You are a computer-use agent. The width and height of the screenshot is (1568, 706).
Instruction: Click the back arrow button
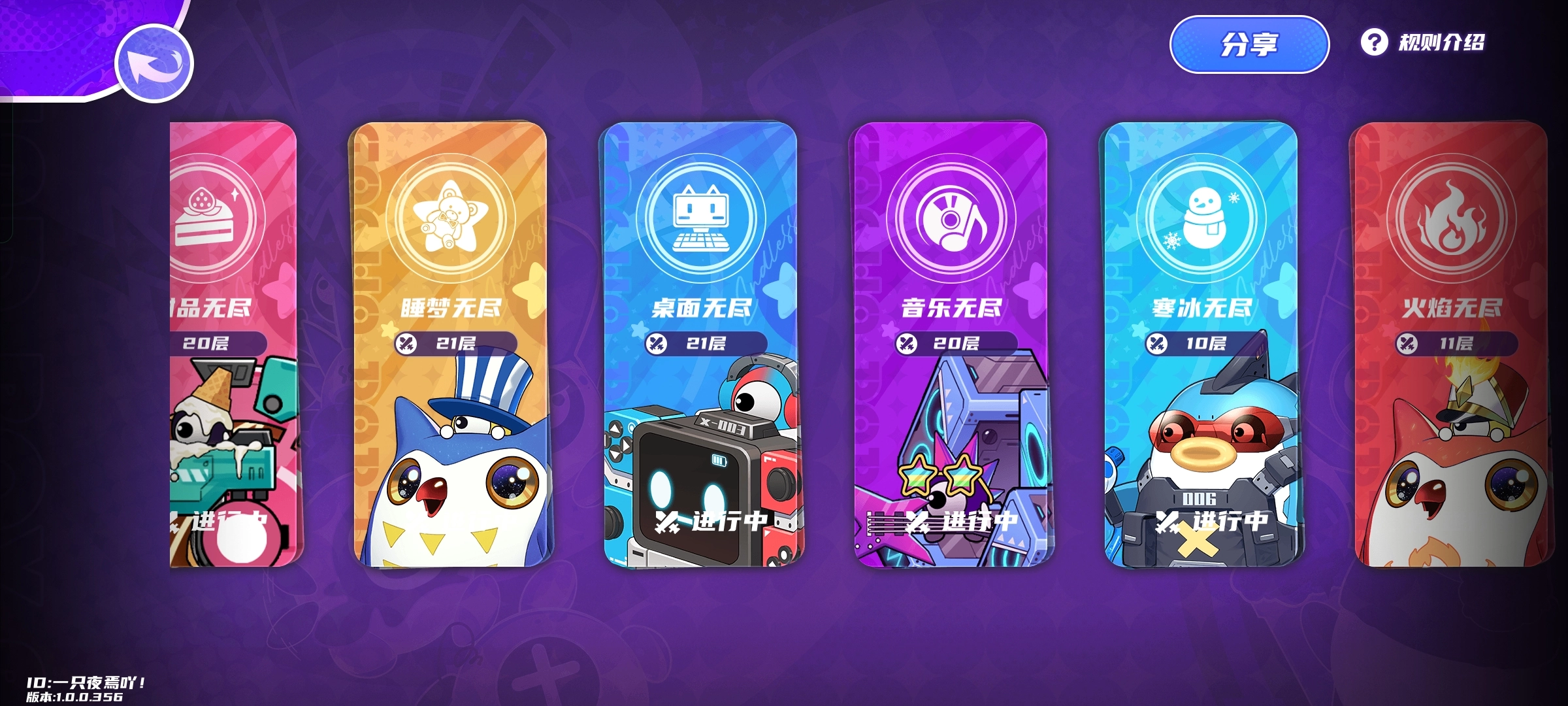[x=154, y=63]
